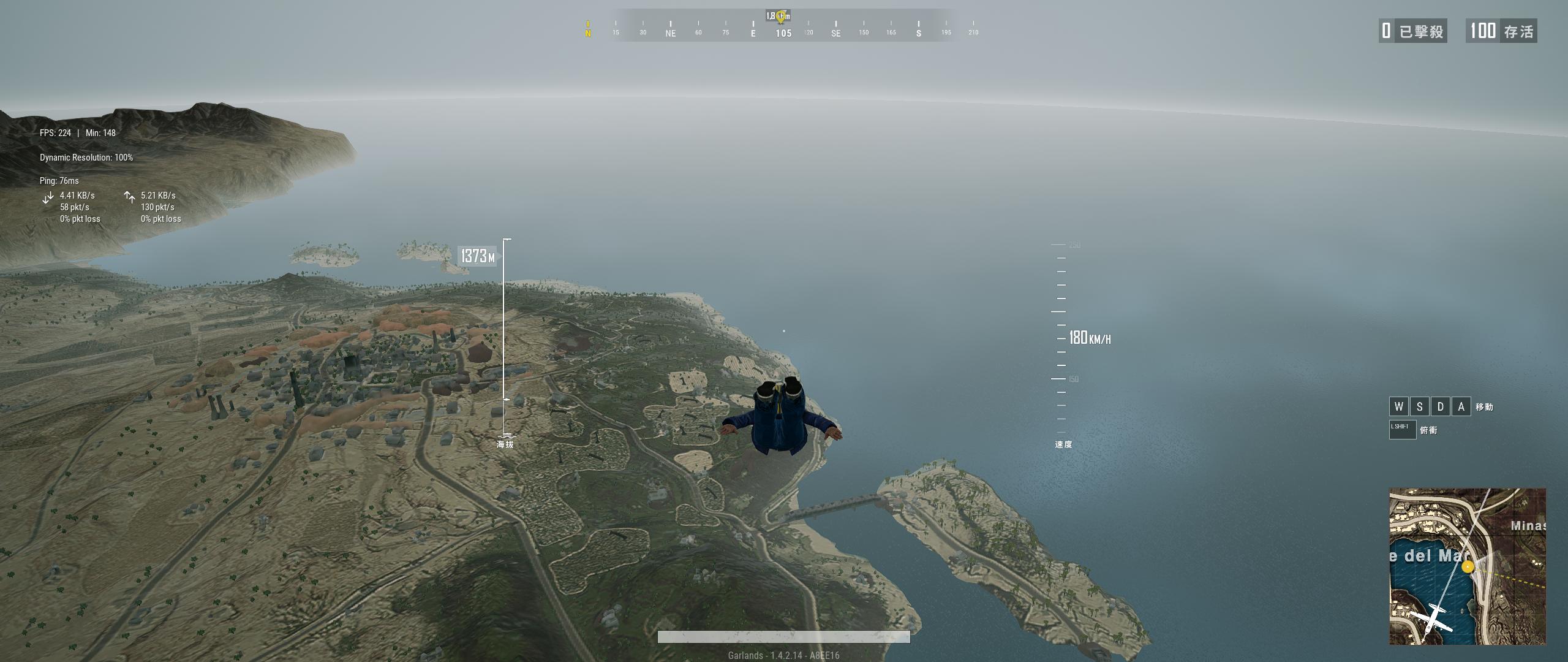This screenshot has height=662, width=1568.
Task: Click the yellow waypoint pin on the compass
Action: [x=780, y=17]
